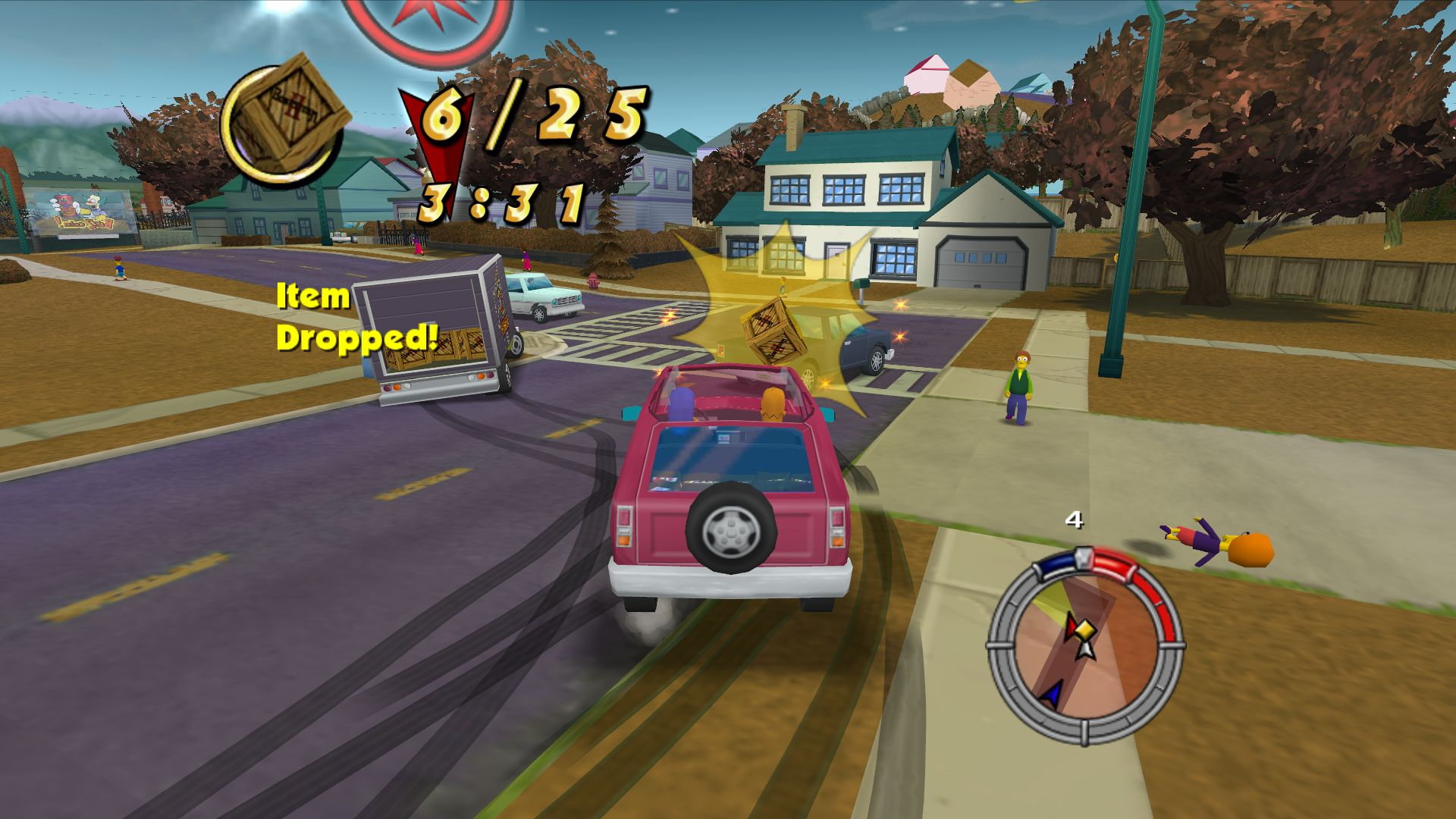1456x819 pixels.
Task: Select the circular radar minimap
Action: click(x=1084, y=645)
